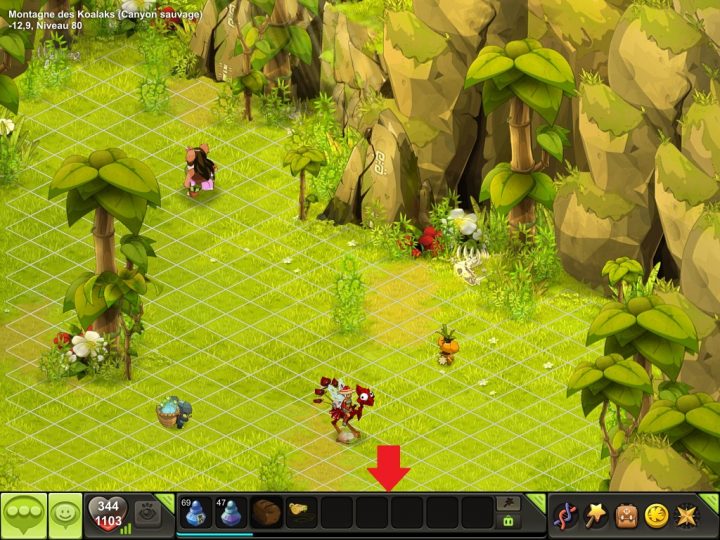Click the heart health points display
The width and height of the screenshot is (720, 540).
pyautogui.click(x=108, y=514)
